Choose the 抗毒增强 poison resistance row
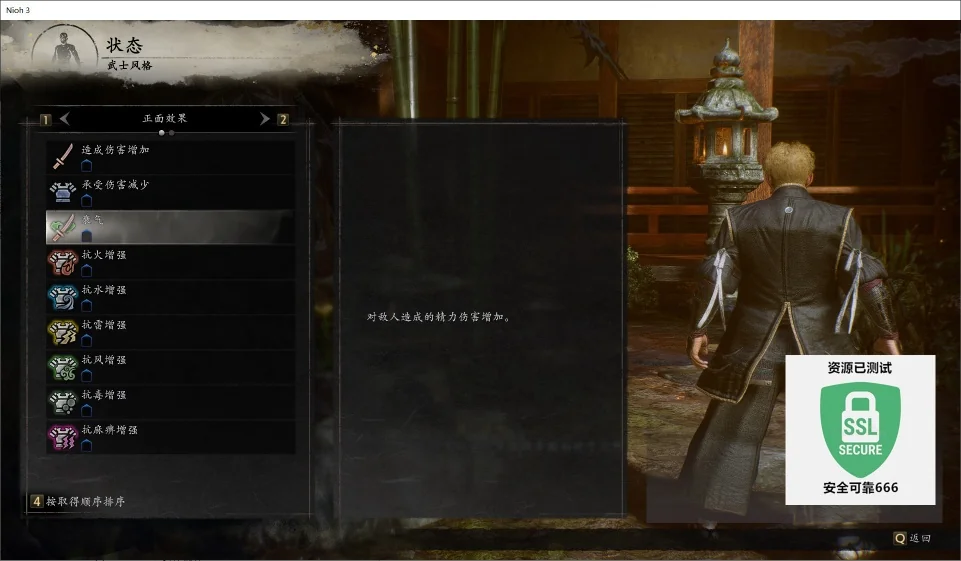 [x=170, y=402]
